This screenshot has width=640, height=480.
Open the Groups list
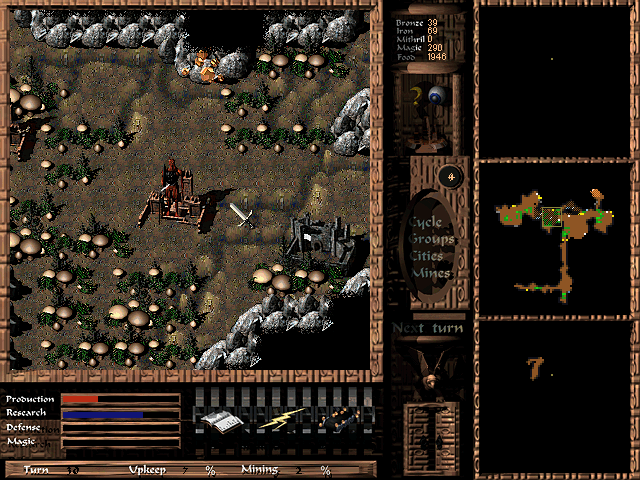(431, 239)
